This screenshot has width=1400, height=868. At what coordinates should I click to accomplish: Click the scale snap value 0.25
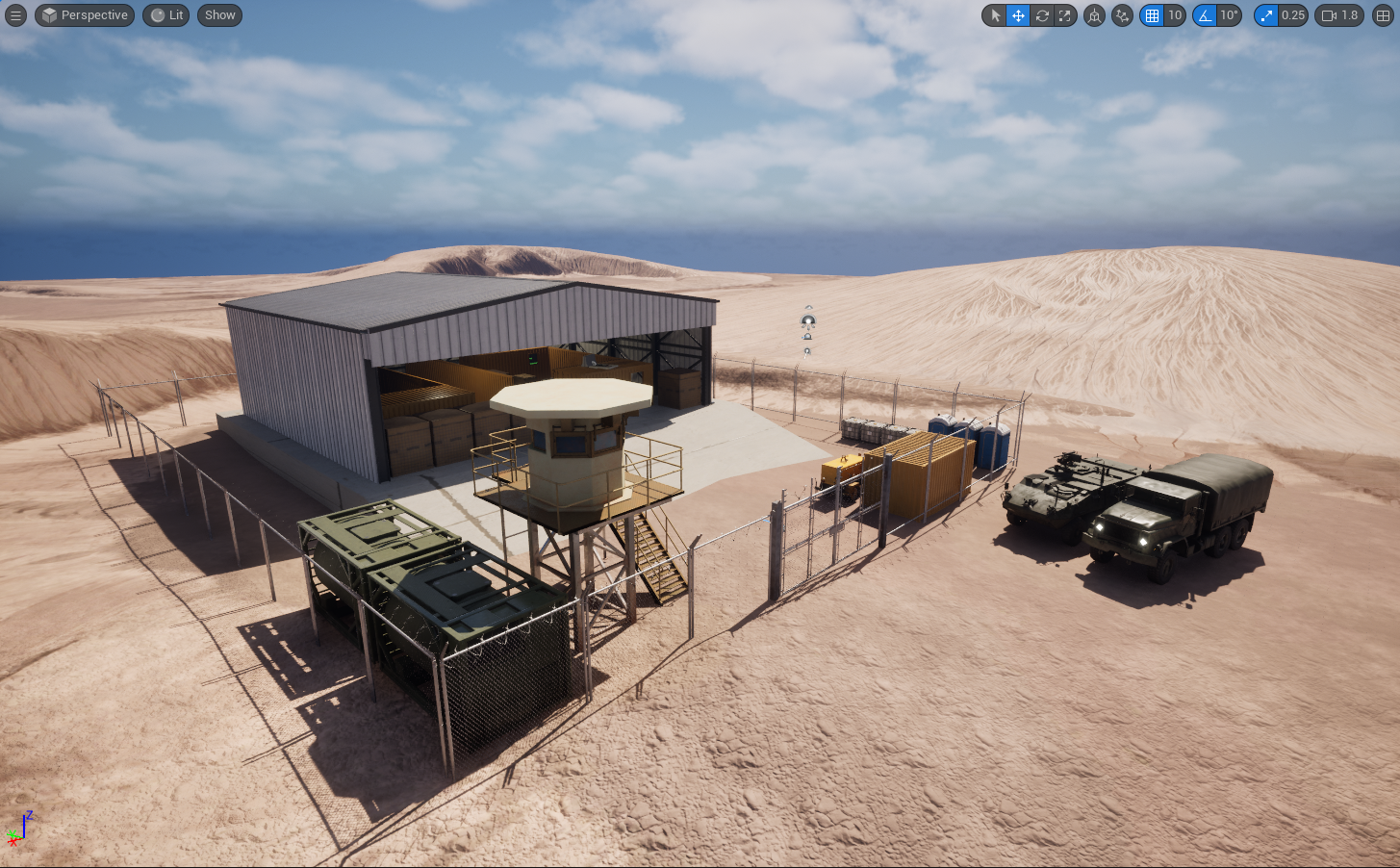(x=1293, y=15)
